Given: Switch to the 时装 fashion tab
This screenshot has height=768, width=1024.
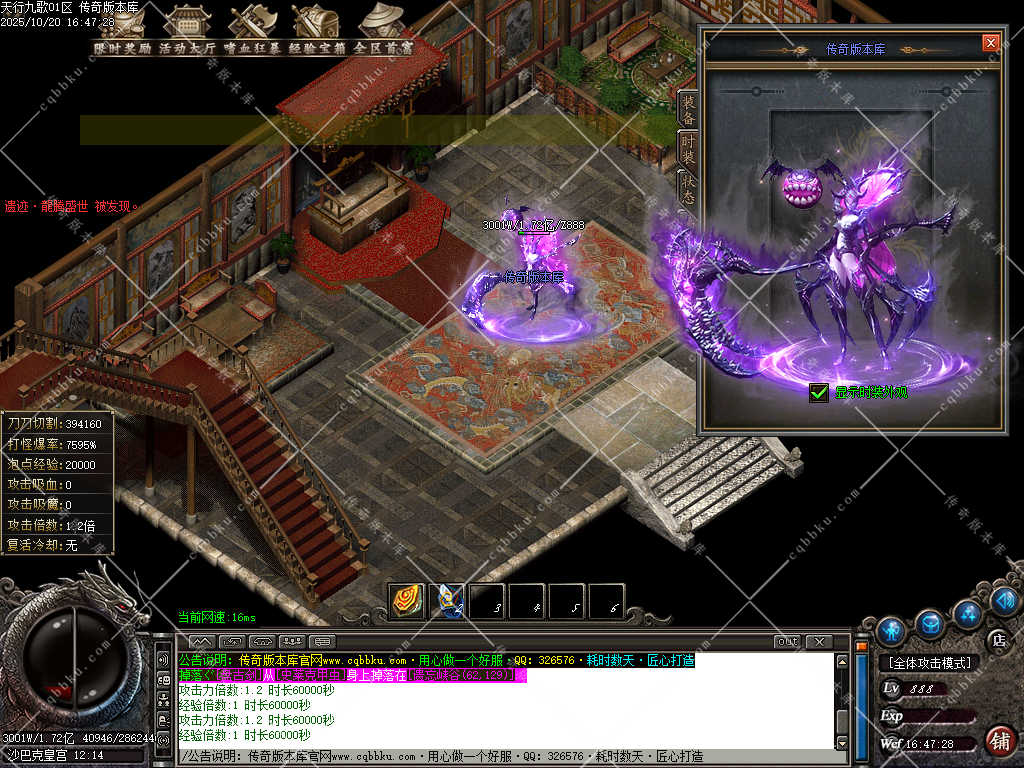Looking at the screenshot, I should pos(688,148).
